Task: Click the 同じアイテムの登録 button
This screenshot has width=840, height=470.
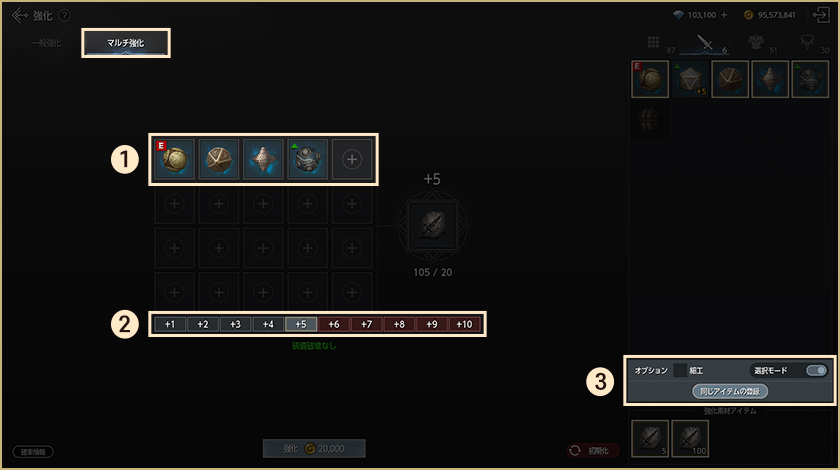Action: pyautogui.click(x=731, y=391)
